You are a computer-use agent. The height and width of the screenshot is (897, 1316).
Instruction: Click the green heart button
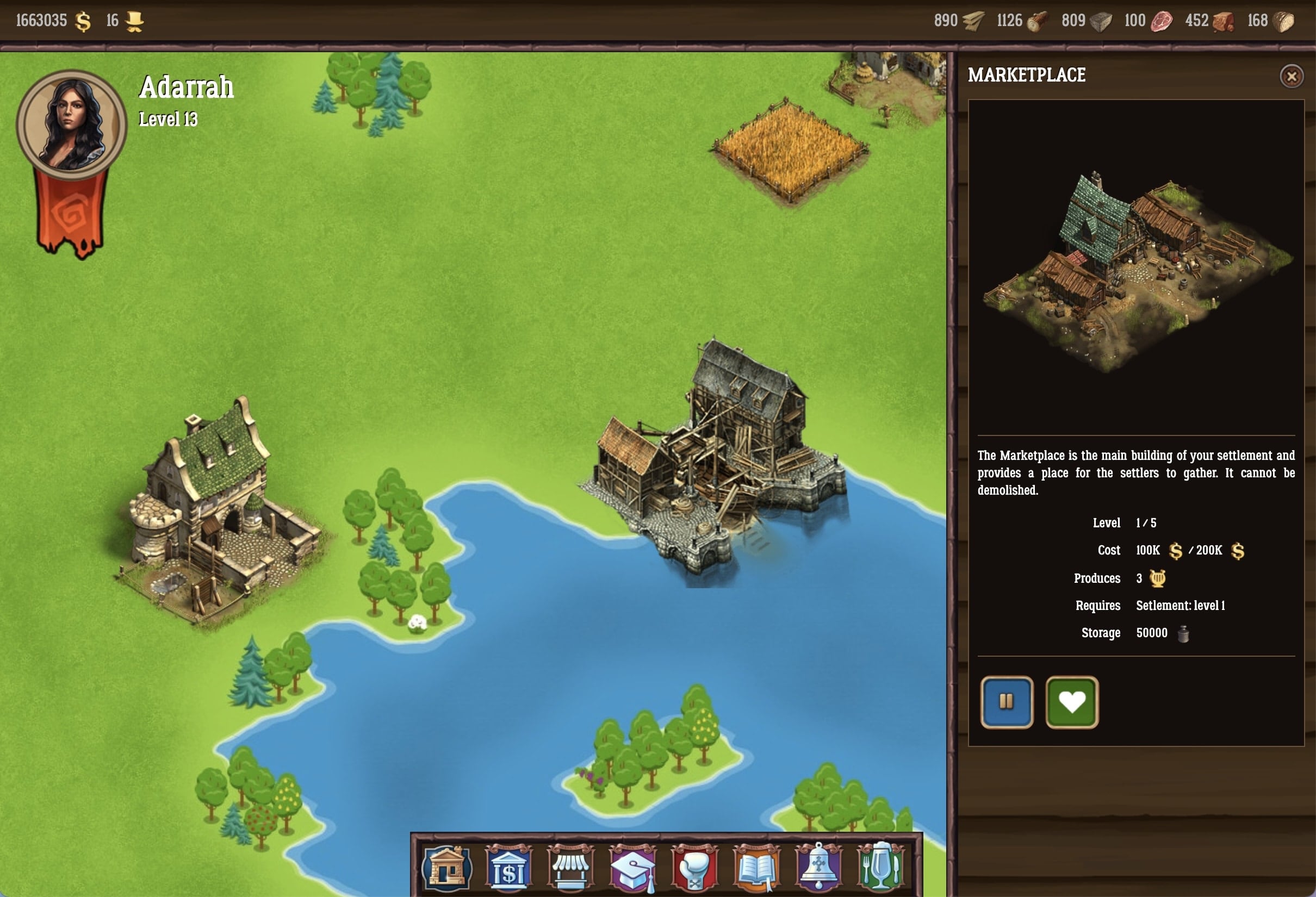tap(1071, 702)
